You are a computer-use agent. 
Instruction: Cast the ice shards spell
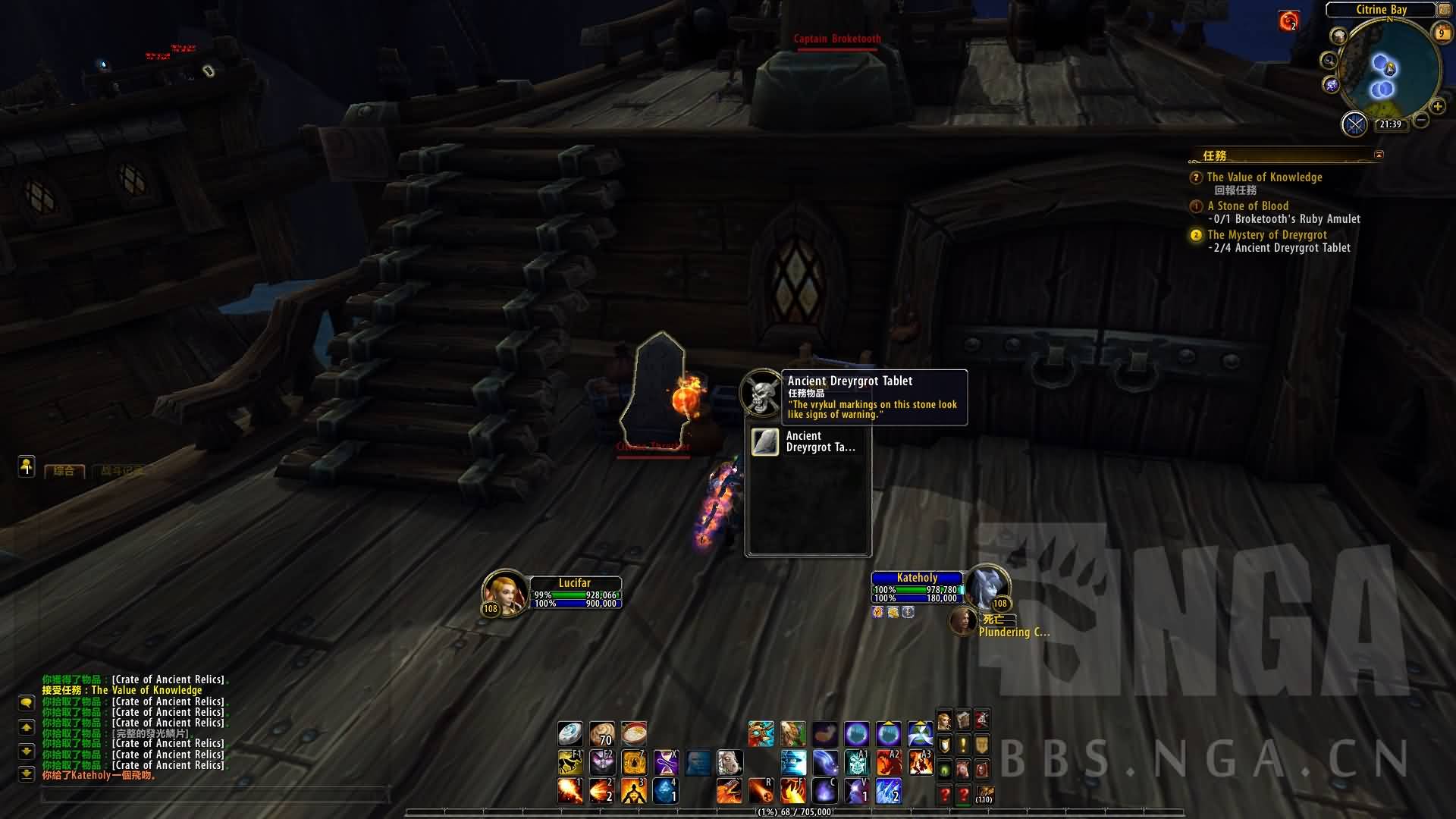888,791
